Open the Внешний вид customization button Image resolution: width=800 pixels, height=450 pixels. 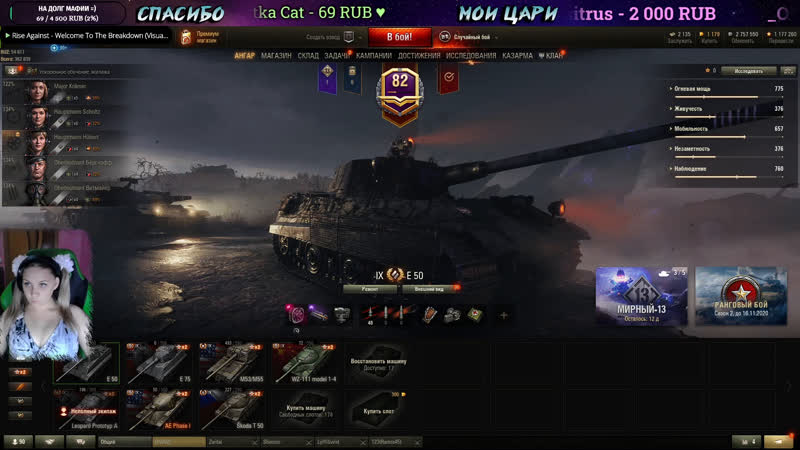430,288
